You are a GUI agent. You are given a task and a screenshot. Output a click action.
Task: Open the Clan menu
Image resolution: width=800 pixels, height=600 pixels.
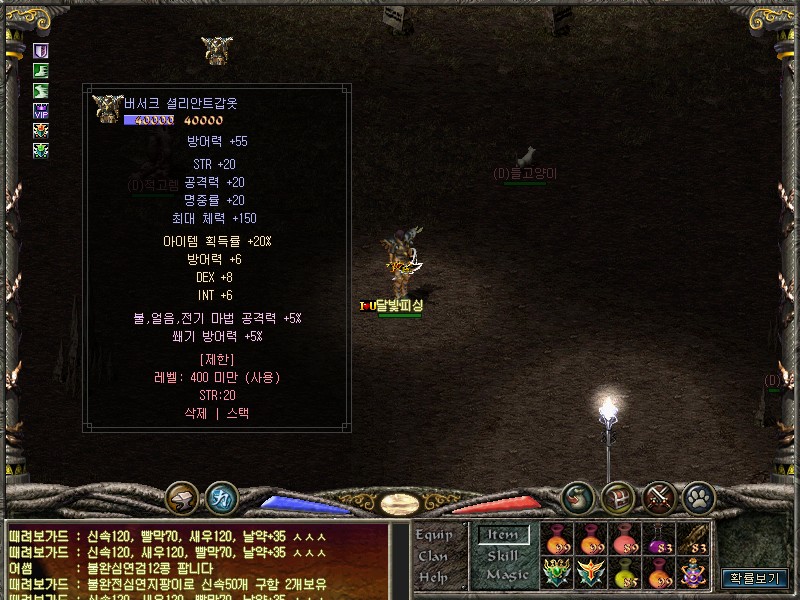(433, 556)
